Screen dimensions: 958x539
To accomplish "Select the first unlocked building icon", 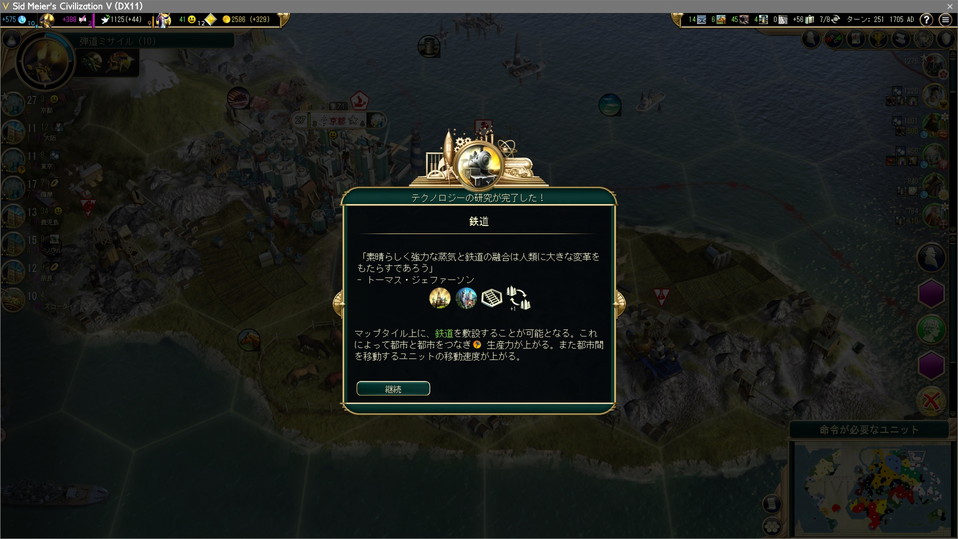I will point(439,298).
